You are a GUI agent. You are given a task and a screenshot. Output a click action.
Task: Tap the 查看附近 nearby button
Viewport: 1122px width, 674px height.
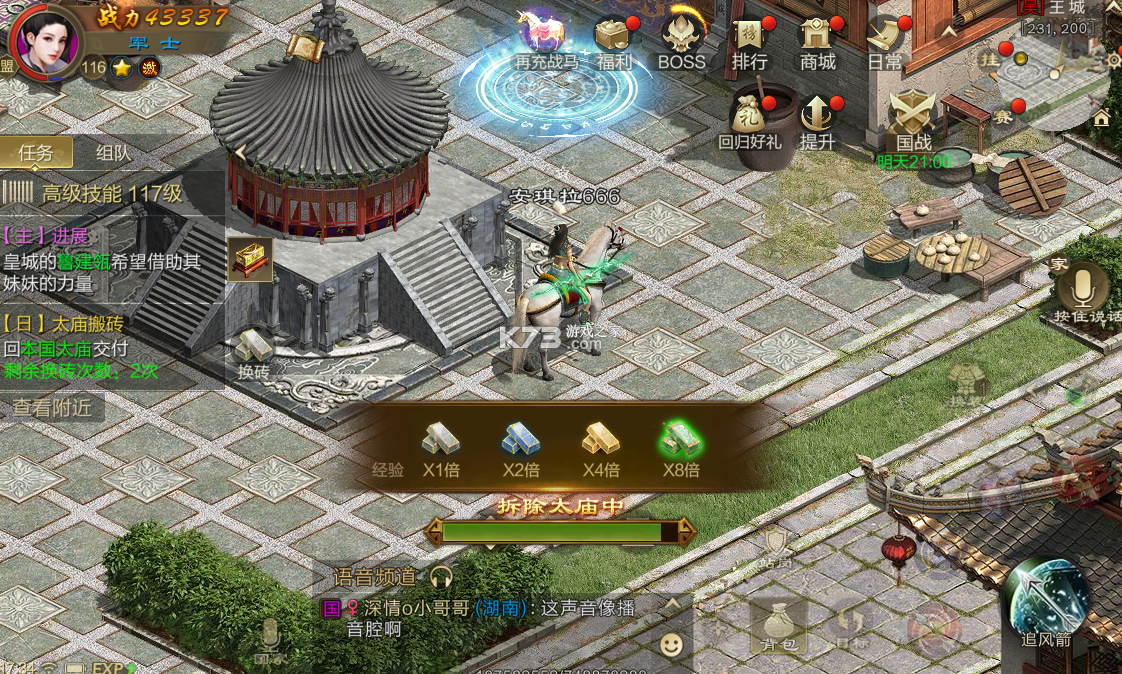[x=52, y=407]
